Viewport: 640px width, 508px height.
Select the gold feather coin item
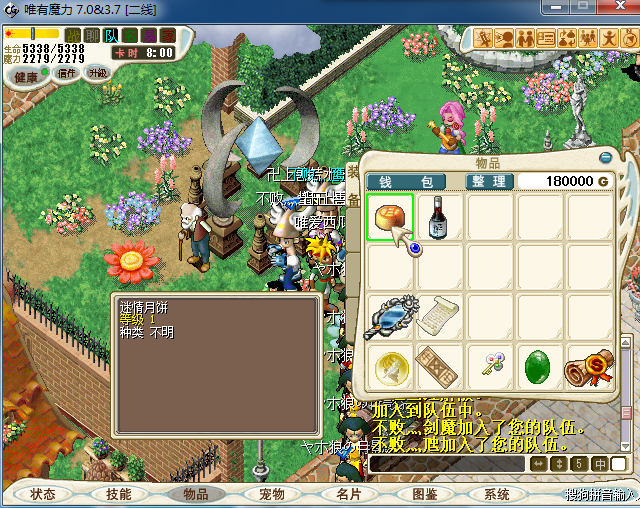[x=390, y=367]
